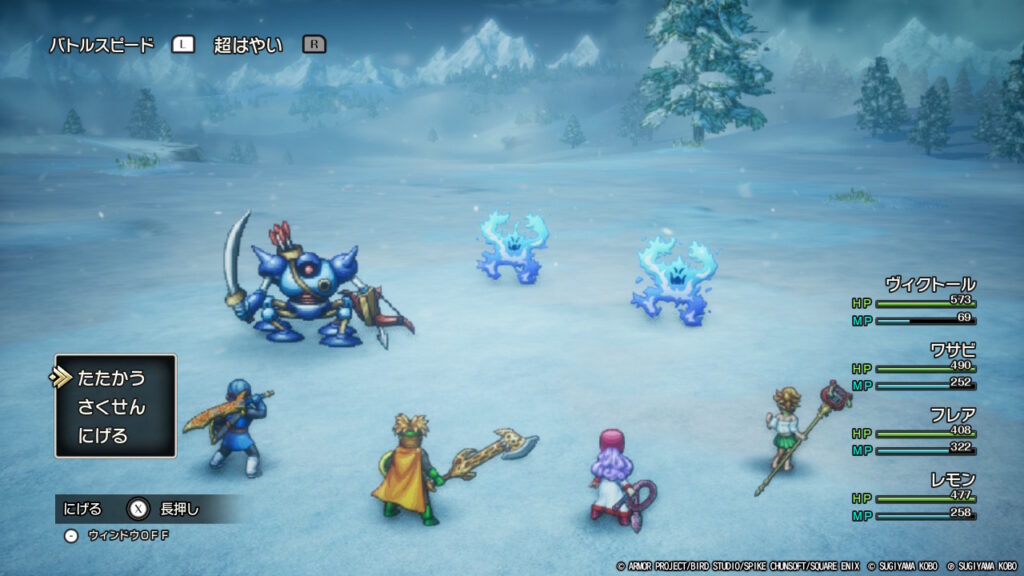Select レモン's party status entry
This screenshot has height=576, width=1024.
(x=951, y=480)
